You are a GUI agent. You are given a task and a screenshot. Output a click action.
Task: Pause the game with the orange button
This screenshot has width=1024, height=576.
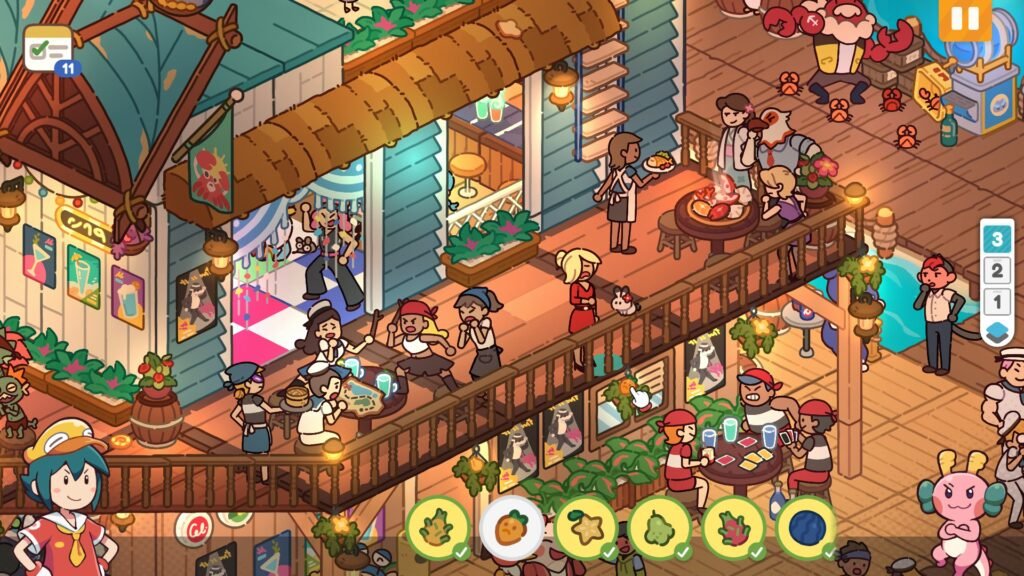964,19
